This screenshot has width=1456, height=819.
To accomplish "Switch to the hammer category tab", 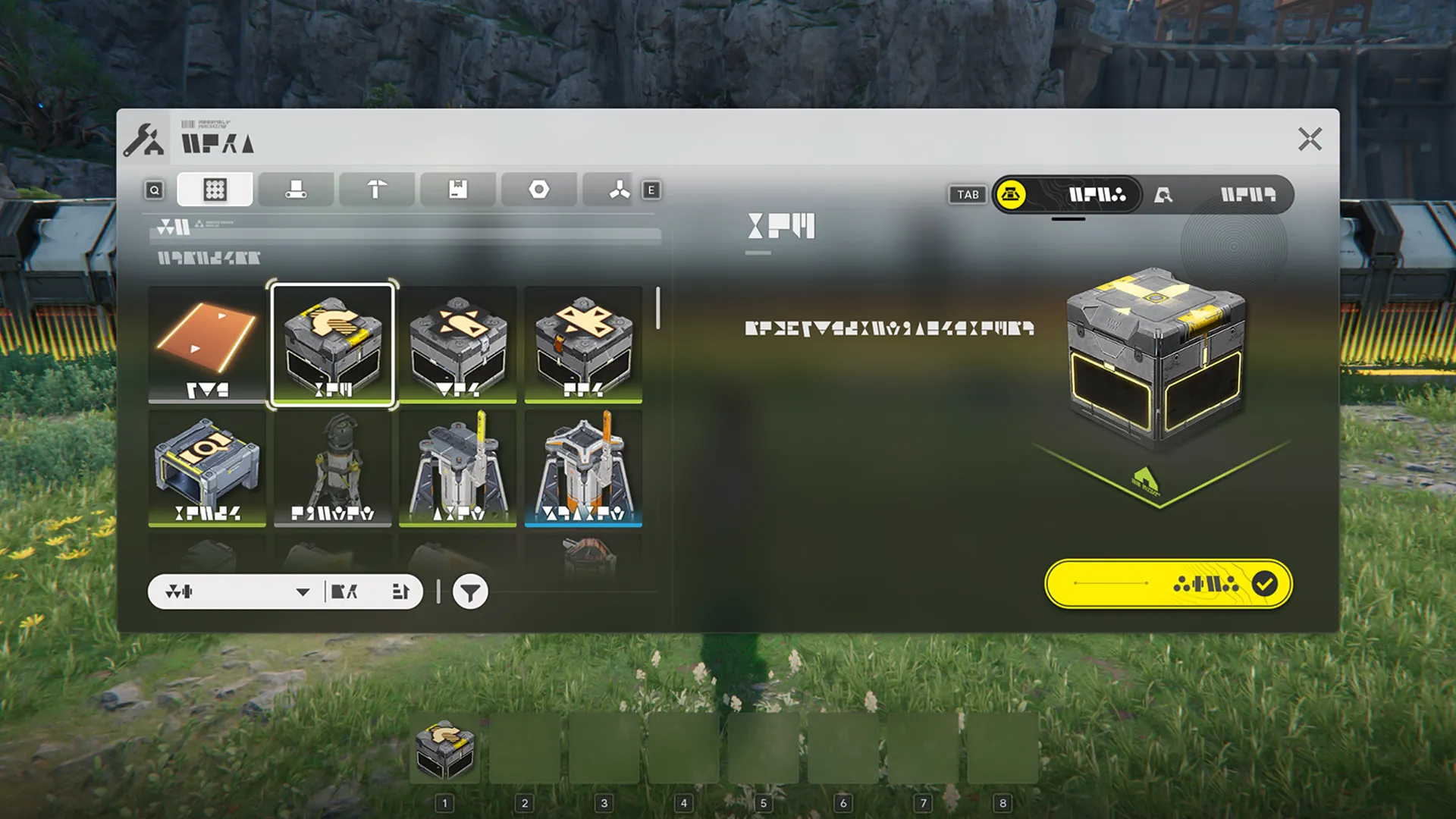I will pos(377,190).
